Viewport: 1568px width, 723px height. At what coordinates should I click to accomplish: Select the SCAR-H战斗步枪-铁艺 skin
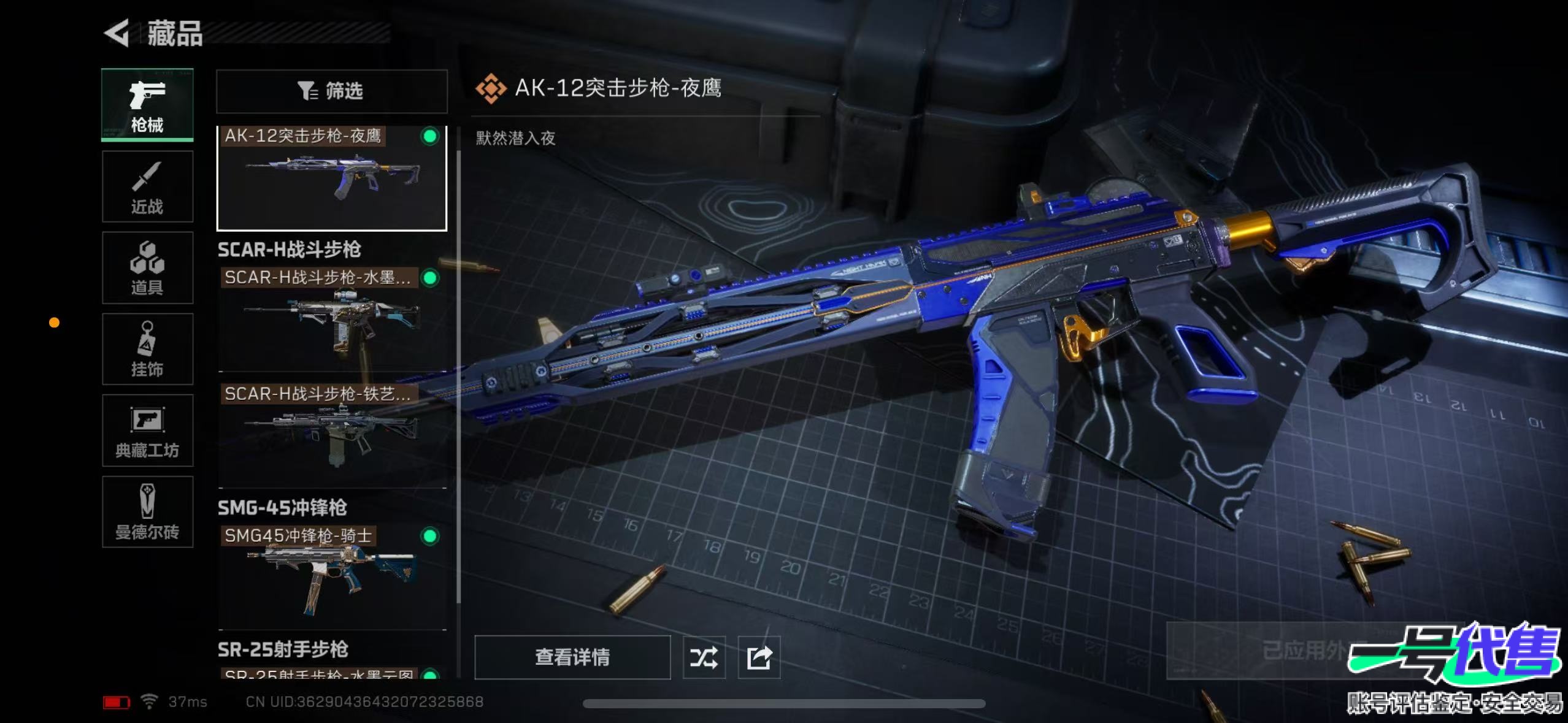click(331, 435)
